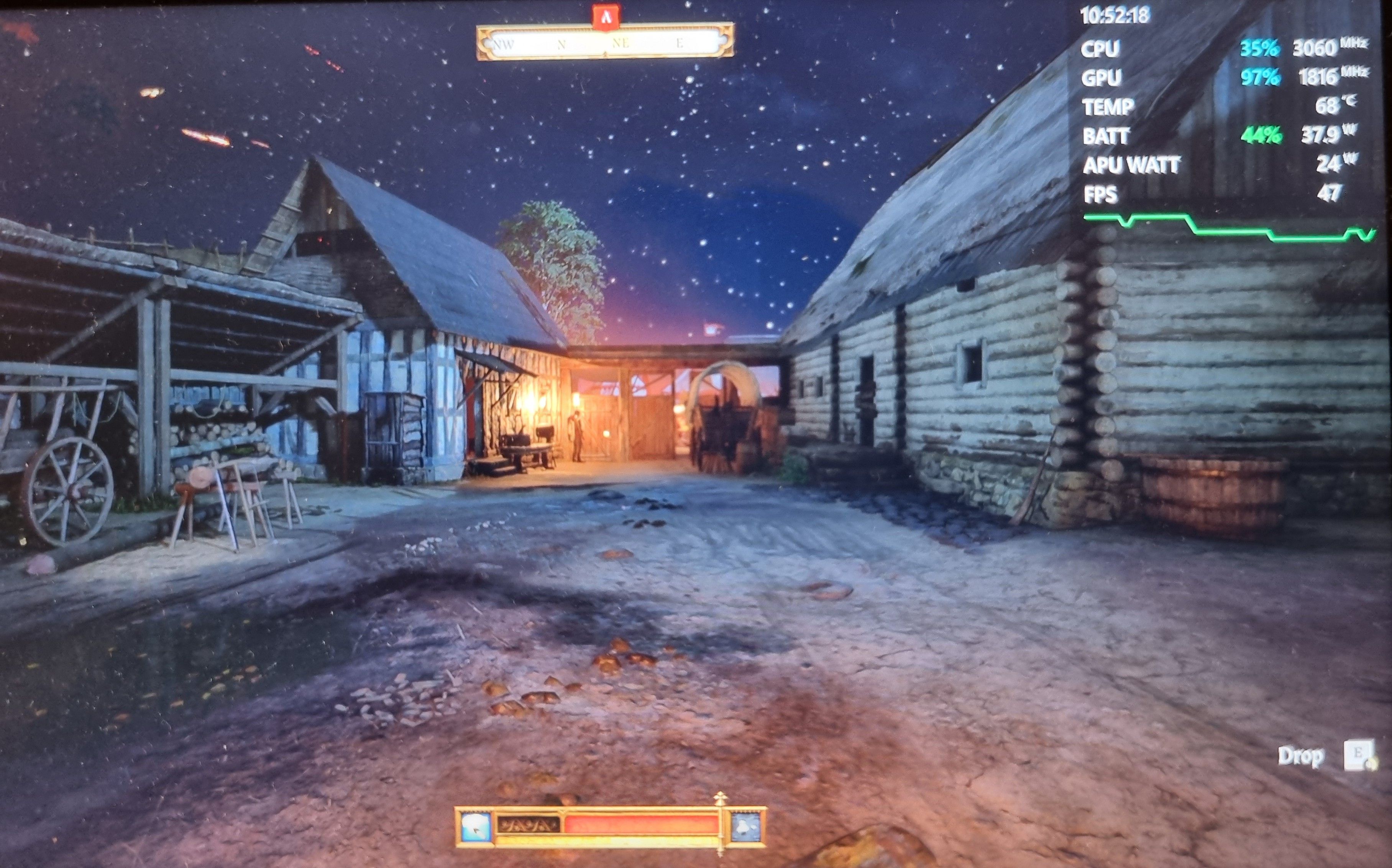Click the red quest marker shield labelled A

(606, 16)
